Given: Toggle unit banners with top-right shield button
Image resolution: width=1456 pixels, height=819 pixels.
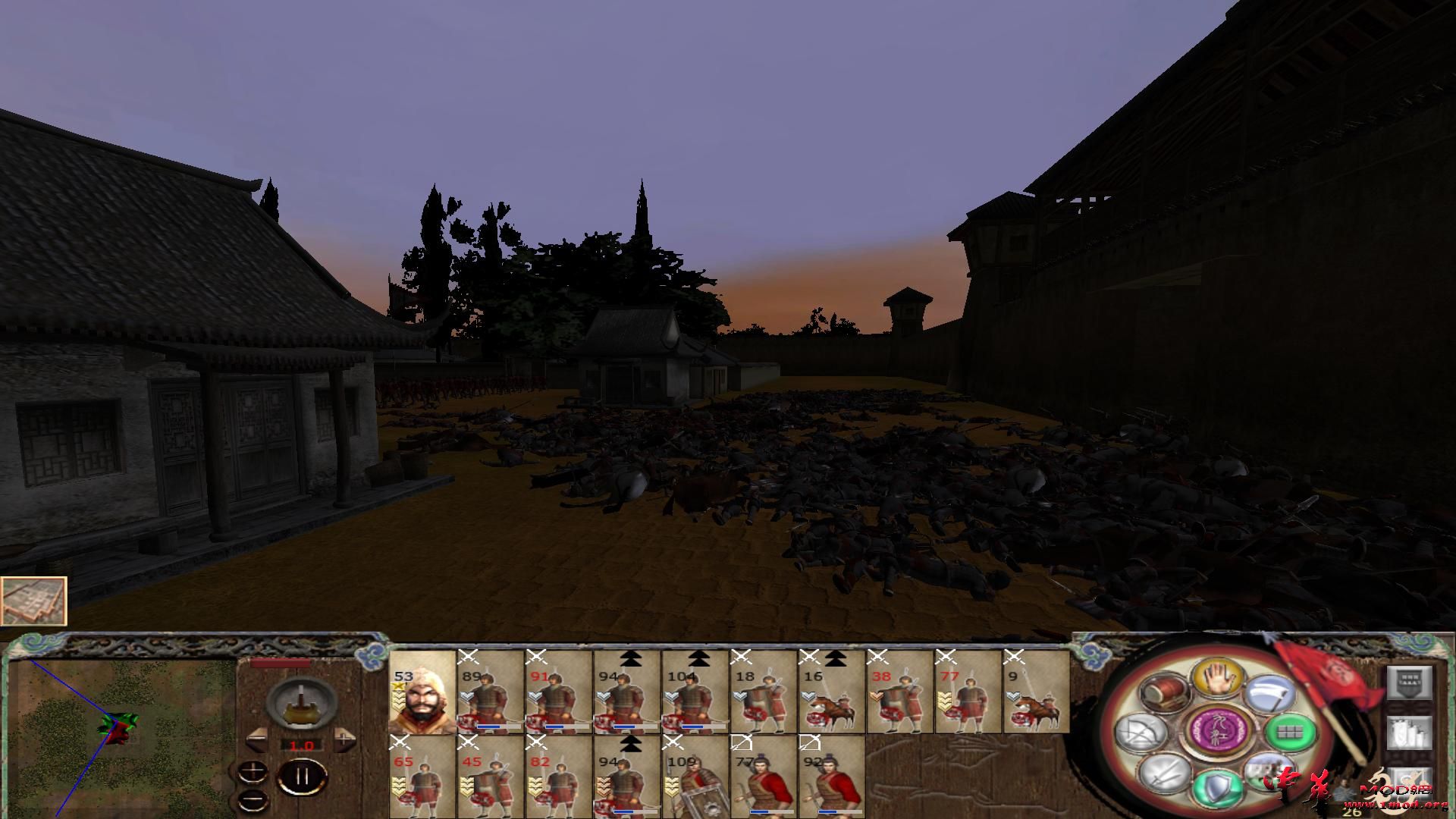Looking at the screenshot, I should (x=1408, y=682).
